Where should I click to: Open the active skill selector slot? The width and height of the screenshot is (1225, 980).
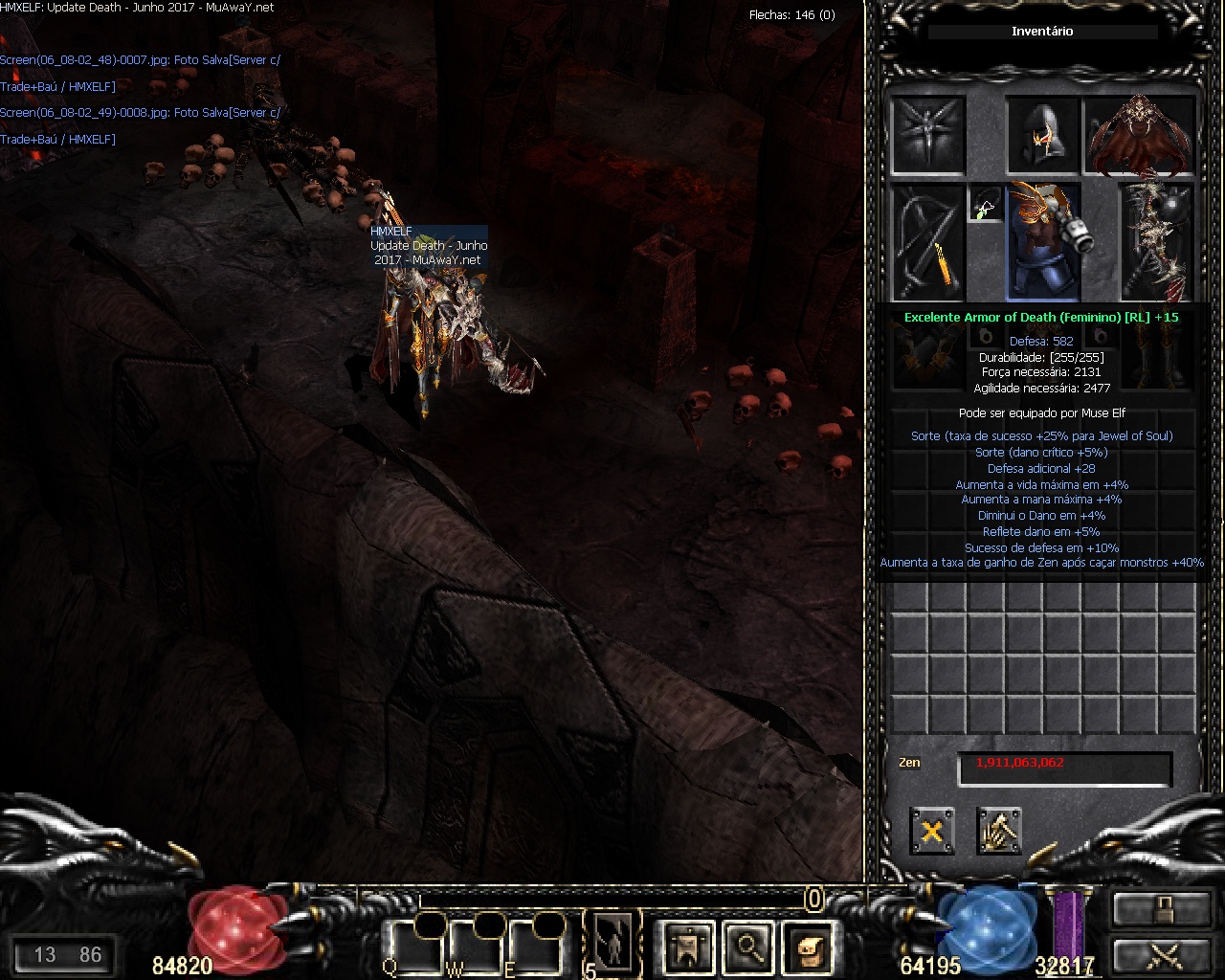pyautogui.click(x=611, y=943)
